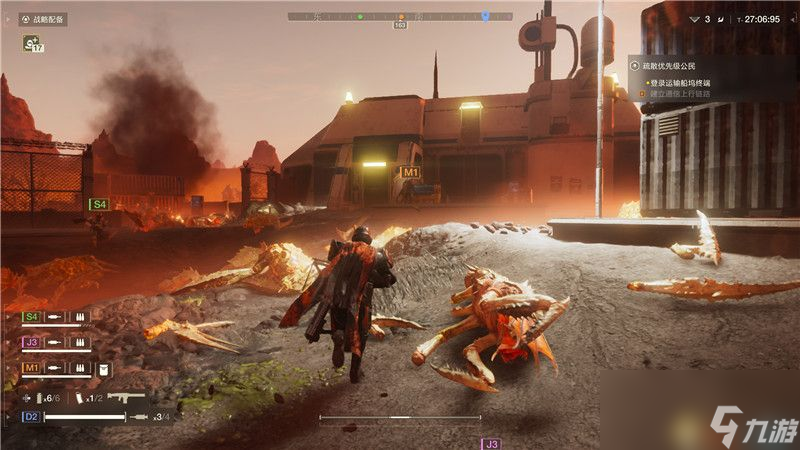Screen dimensions: 800x450
Task: Select the equipped rifle weapon icon
Action: pos(127,397)
